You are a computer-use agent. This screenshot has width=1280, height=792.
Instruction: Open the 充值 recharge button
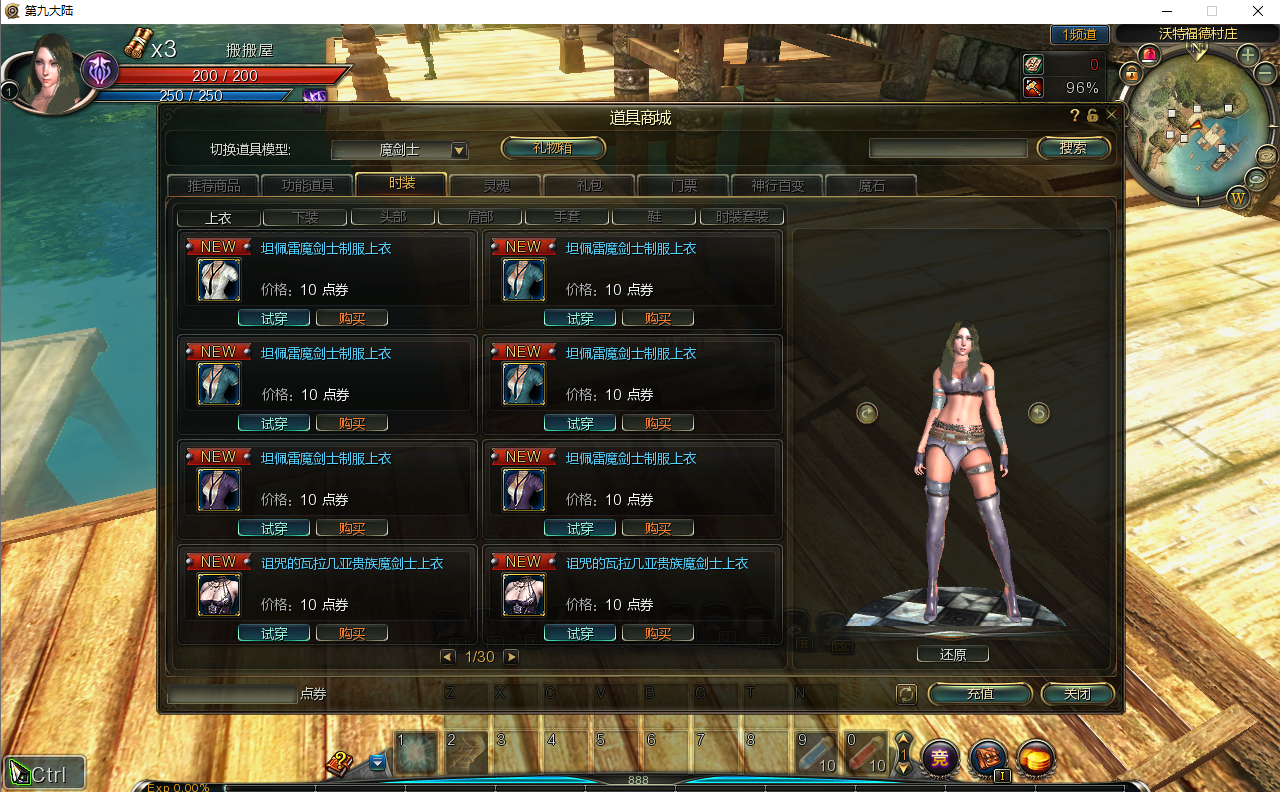tap(980, 694)
